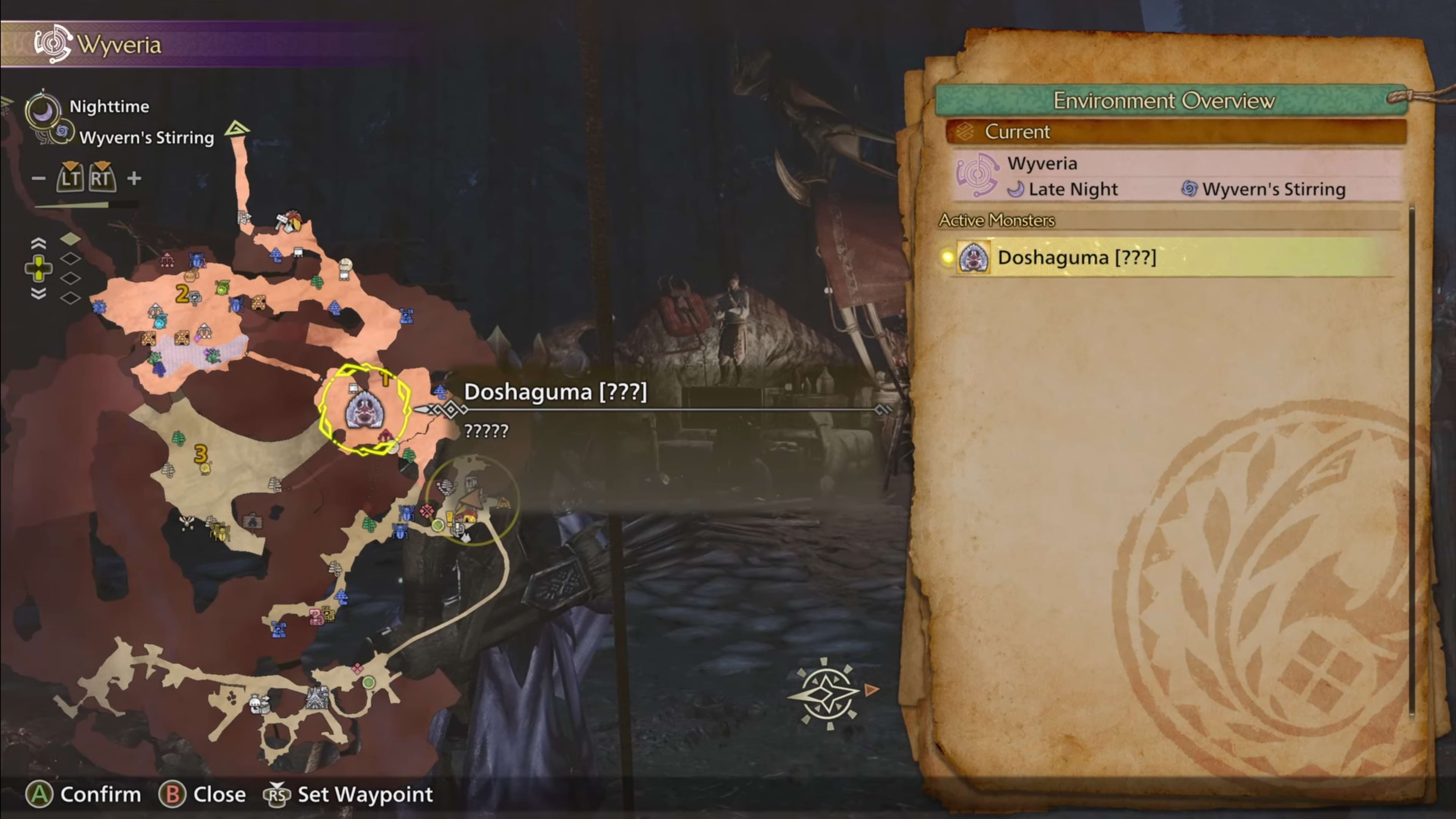The width and height of the screenshot is (1456, 819).
Task: Select the Confirm option
Action: click(x=84, y=794)
